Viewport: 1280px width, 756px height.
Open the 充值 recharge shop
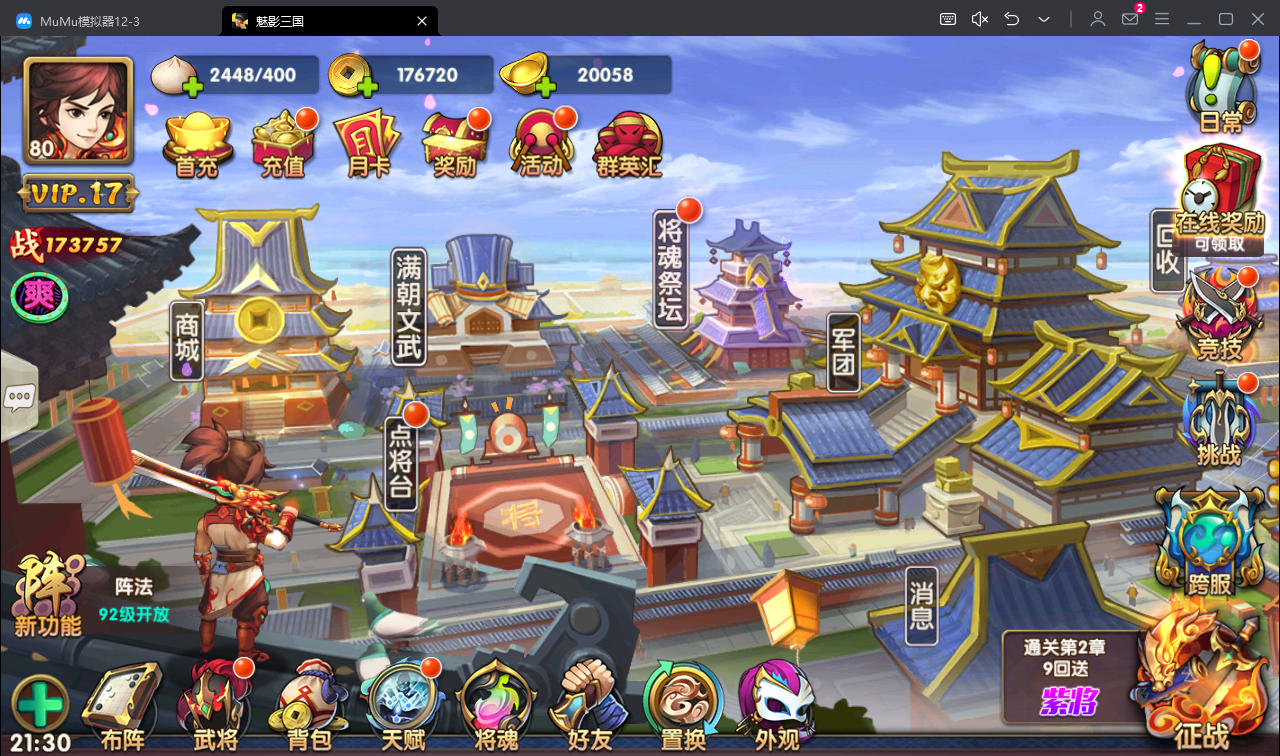pos(283,145)
